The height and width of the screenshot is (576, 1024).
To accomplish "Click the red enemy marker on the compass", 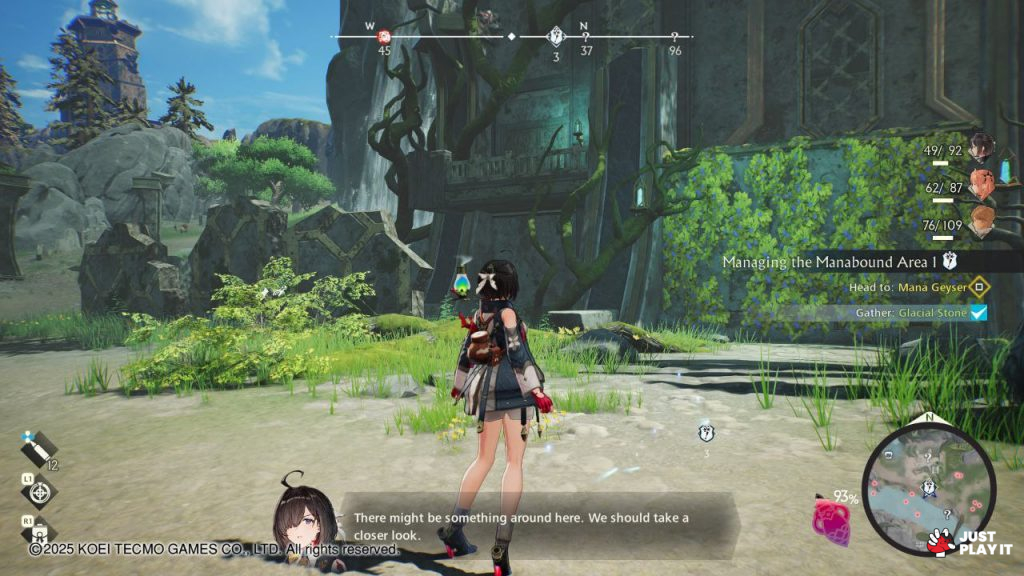I will click(x=384, y=37).
